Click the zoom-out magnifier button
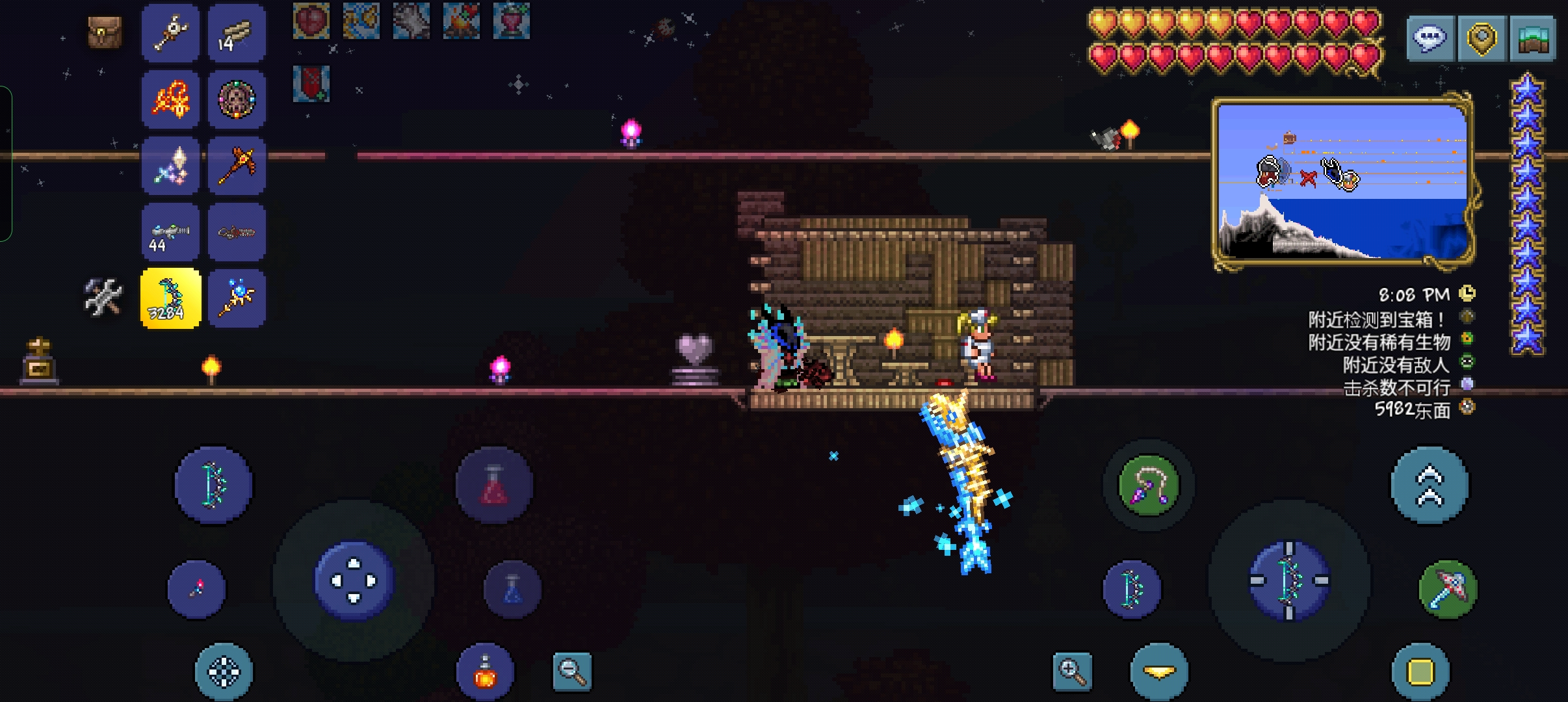The image size is (1568, 702). click(x=572, y=671)
